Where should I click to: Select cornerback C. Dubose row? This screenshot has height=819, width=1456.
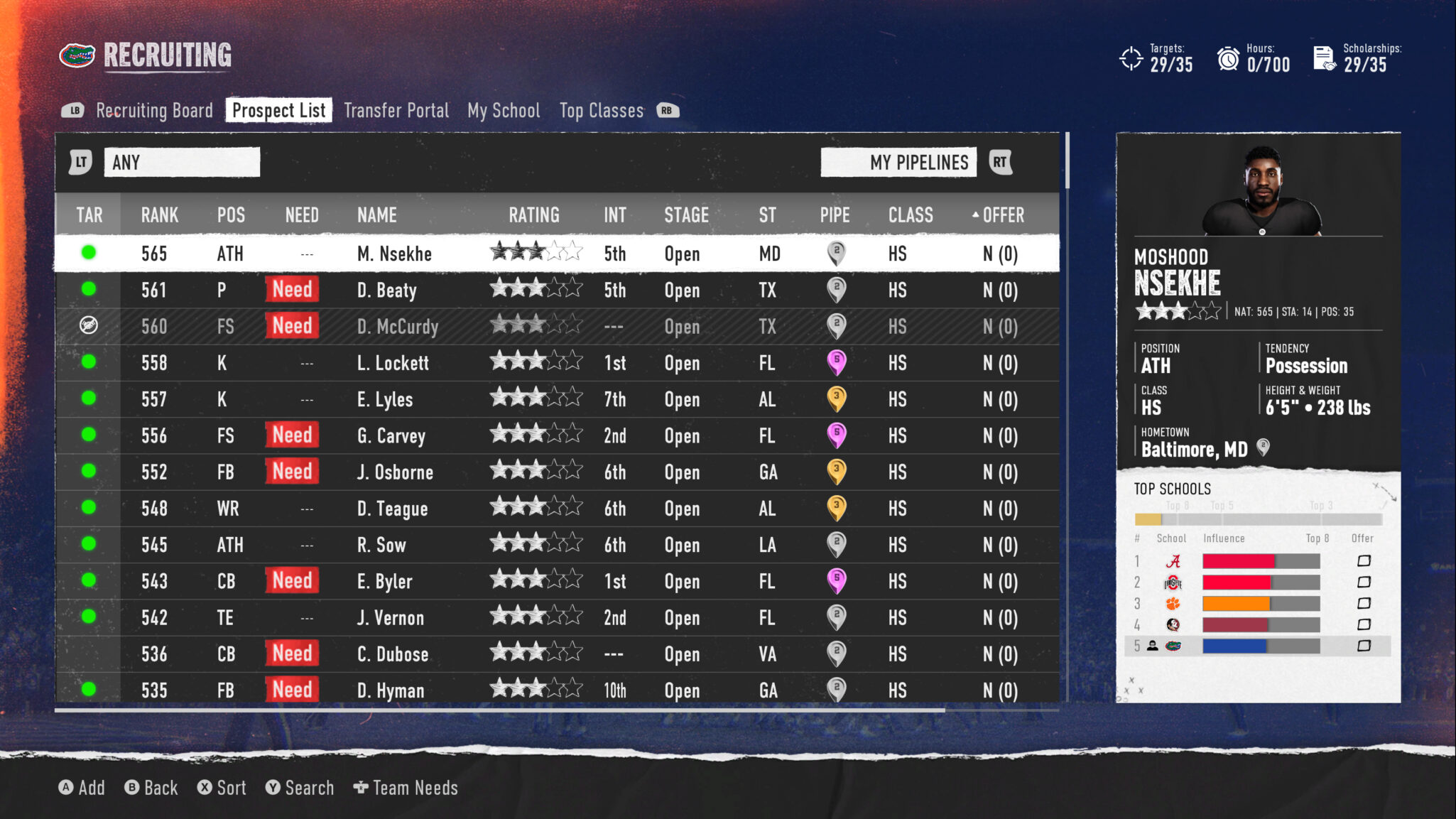(393, 654)
